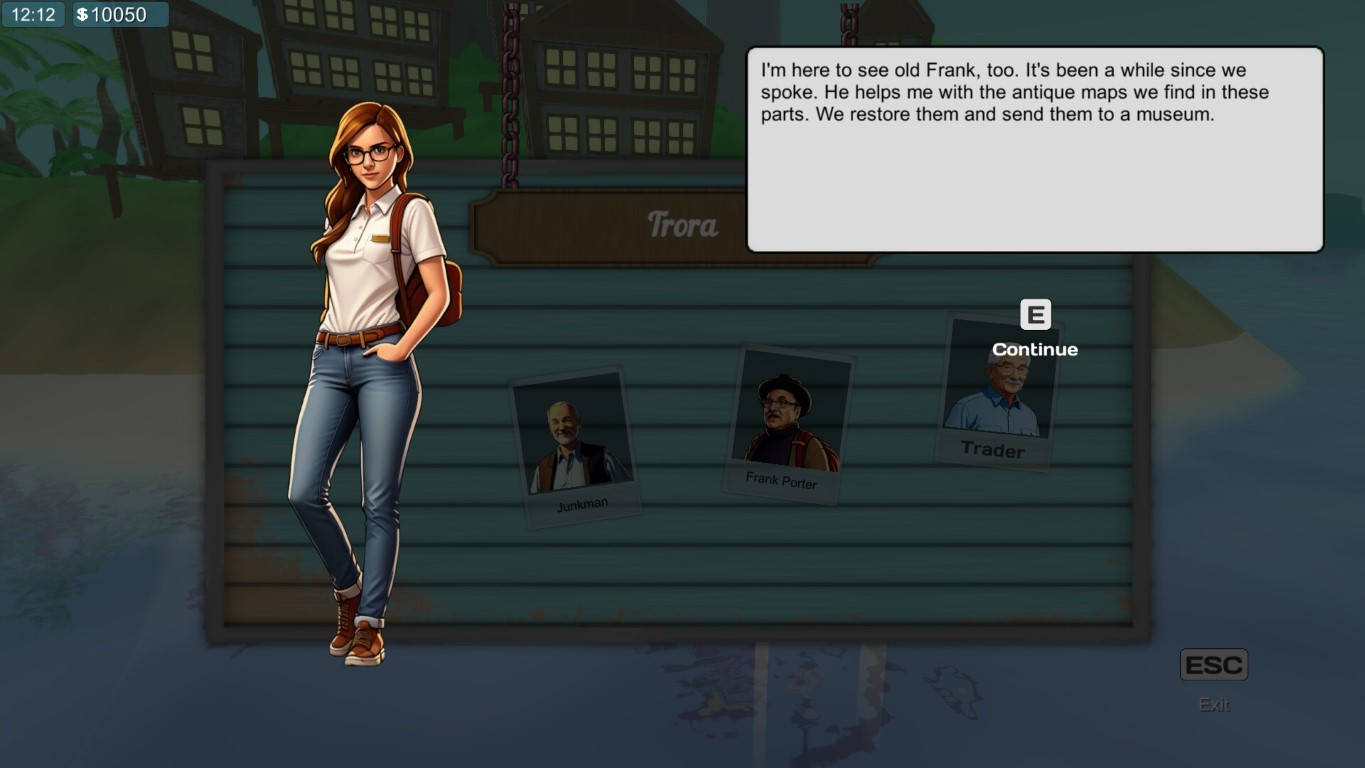Viewport: 1365px width, 768px height.
Task: Click the dialogue box about old Frank
Action: tap(1030, 148)
